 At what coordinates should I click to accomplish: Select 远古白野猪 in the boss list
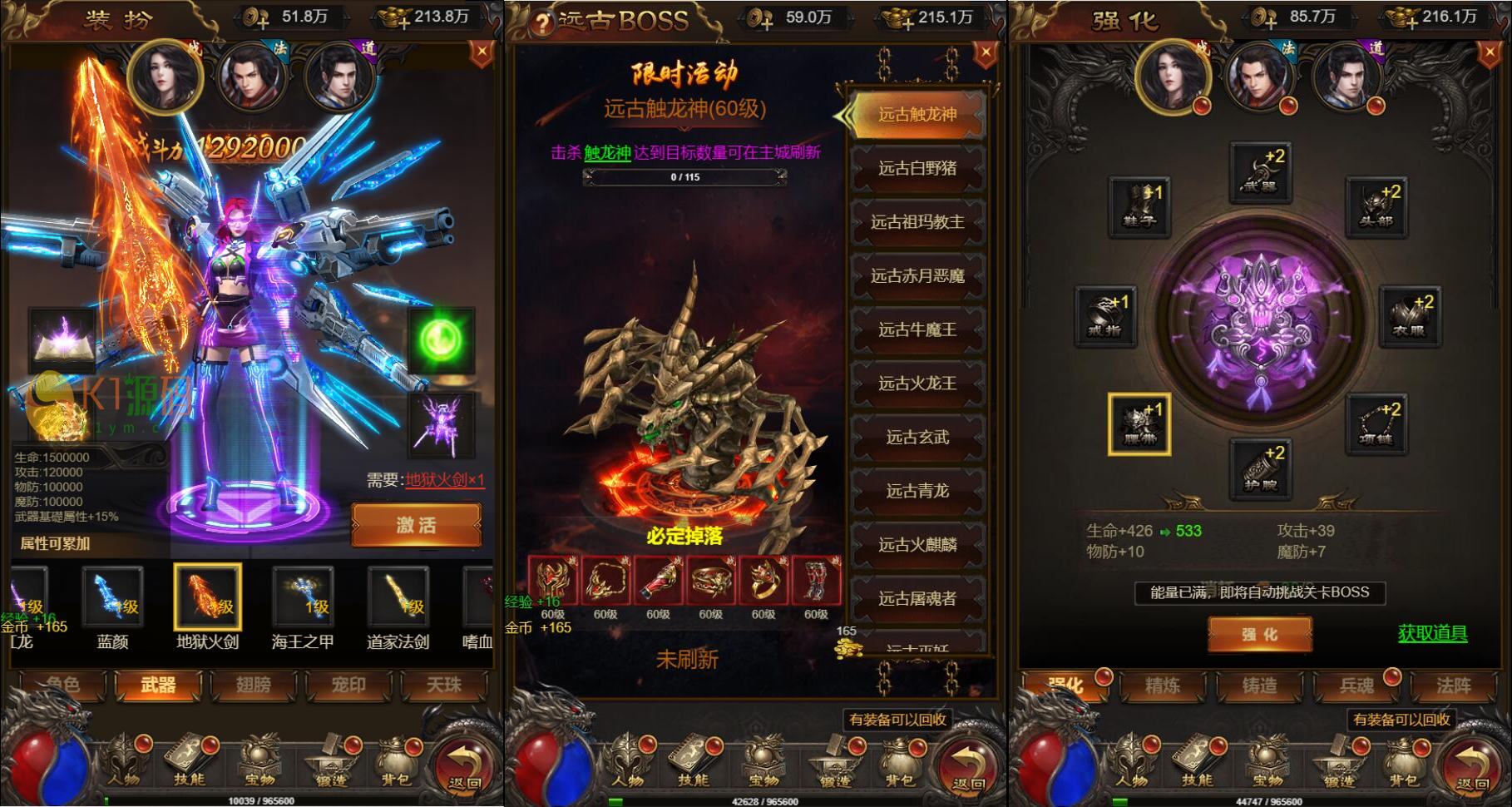(x=917, y=169)
